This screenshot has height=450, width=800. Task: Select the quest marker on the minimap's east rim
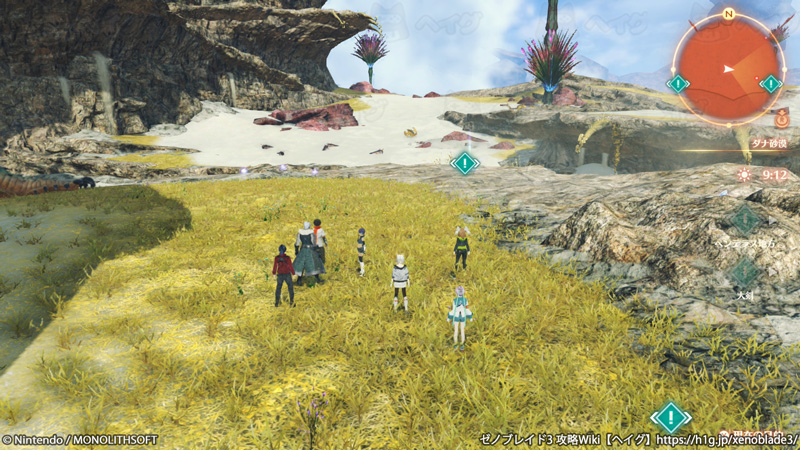pos(770,84)
